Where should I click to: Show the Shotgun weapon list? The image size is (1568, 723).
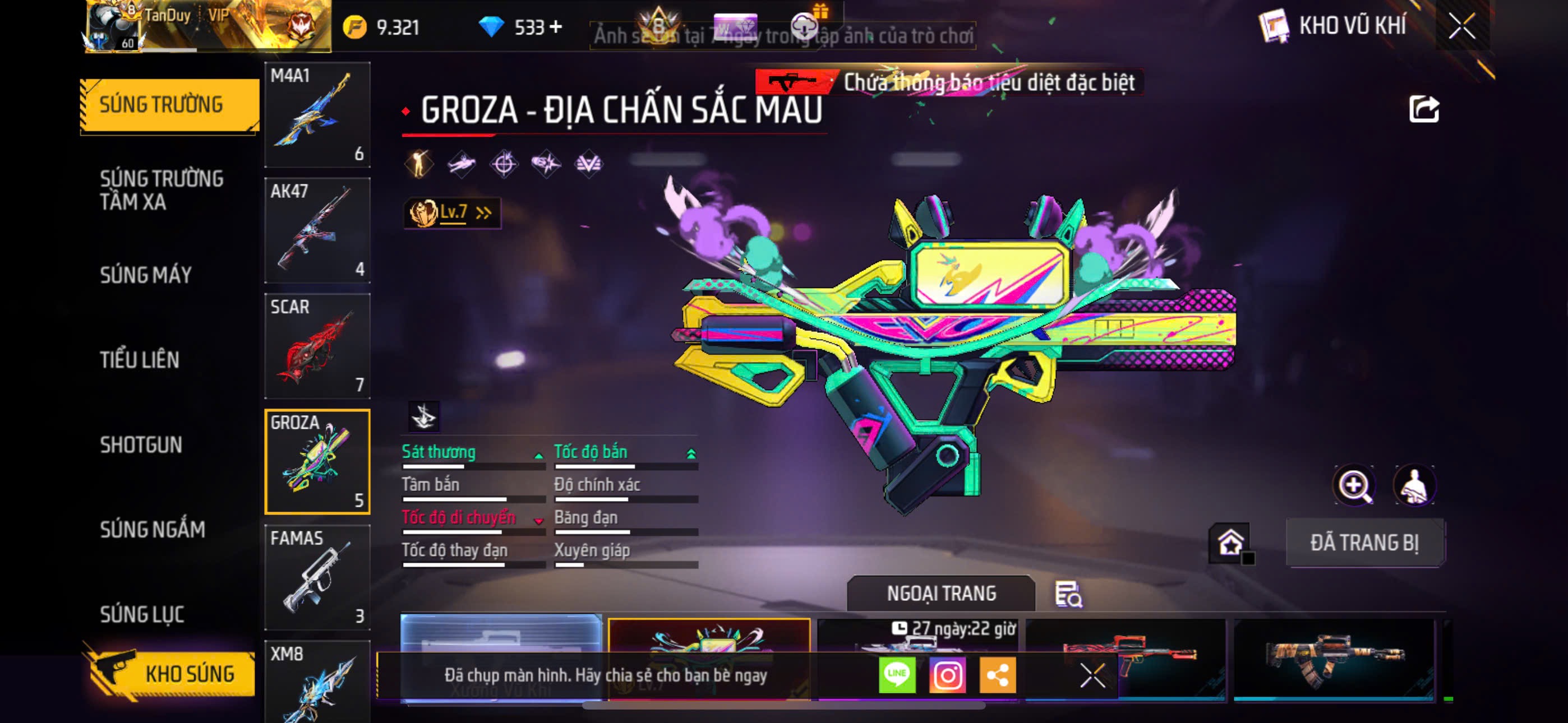coord(141,445)
